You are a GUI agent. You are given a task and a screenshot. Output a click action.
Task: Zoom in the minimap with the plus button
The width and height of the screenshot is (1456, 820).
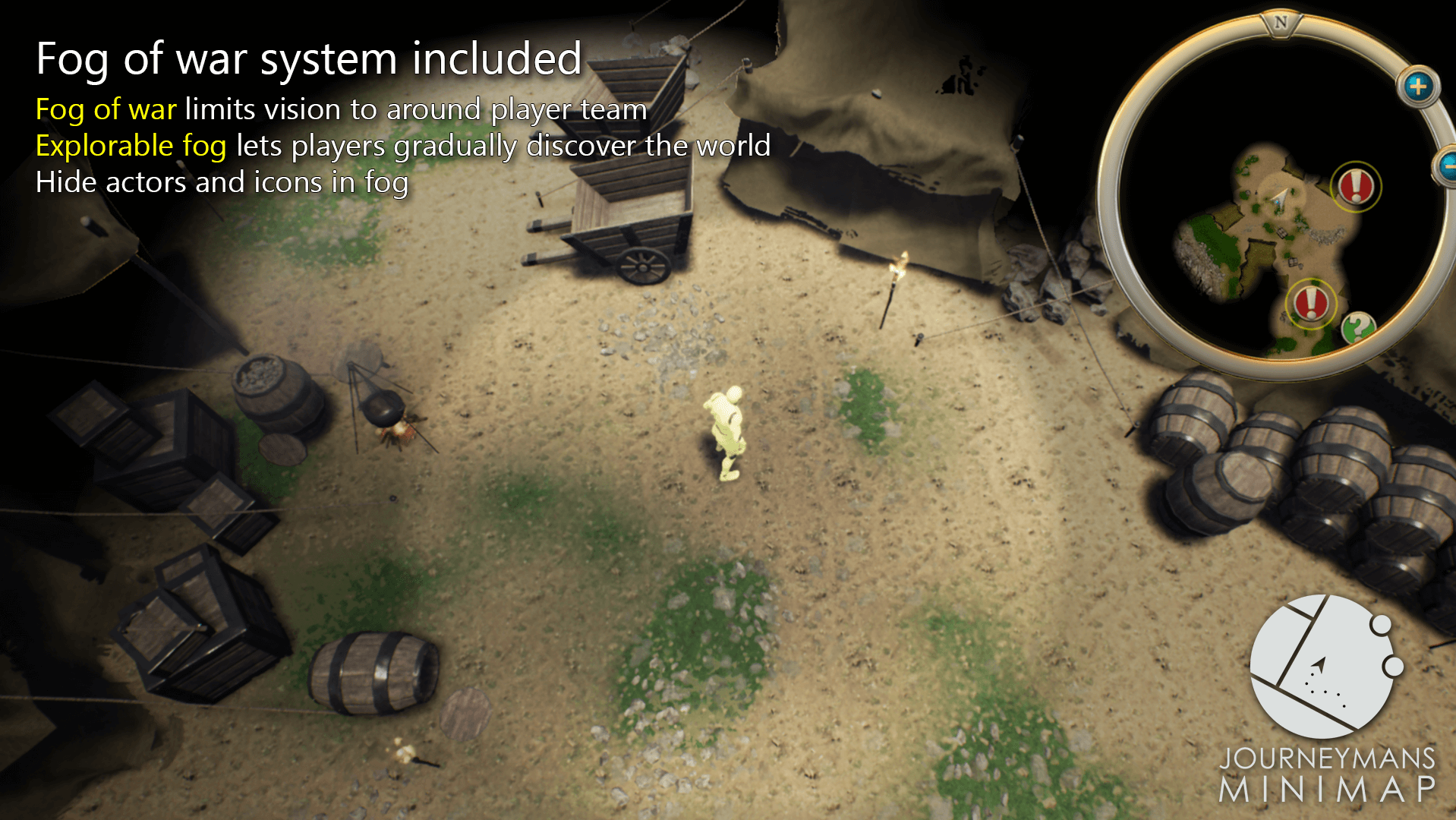[x=1417, y=87]
